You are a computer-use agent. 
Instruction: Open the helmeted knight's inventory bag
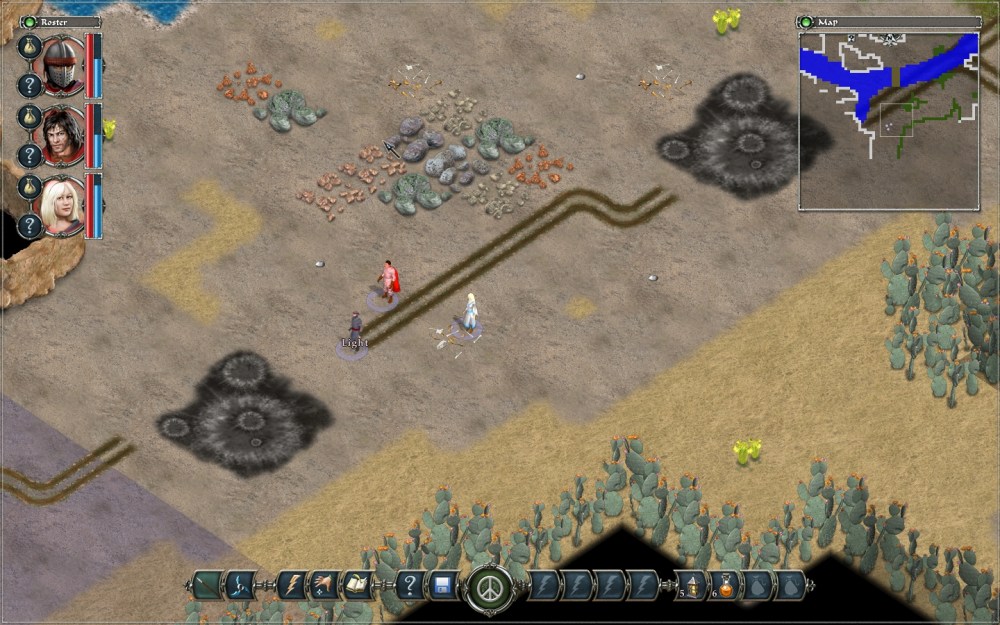click(30, 48)
